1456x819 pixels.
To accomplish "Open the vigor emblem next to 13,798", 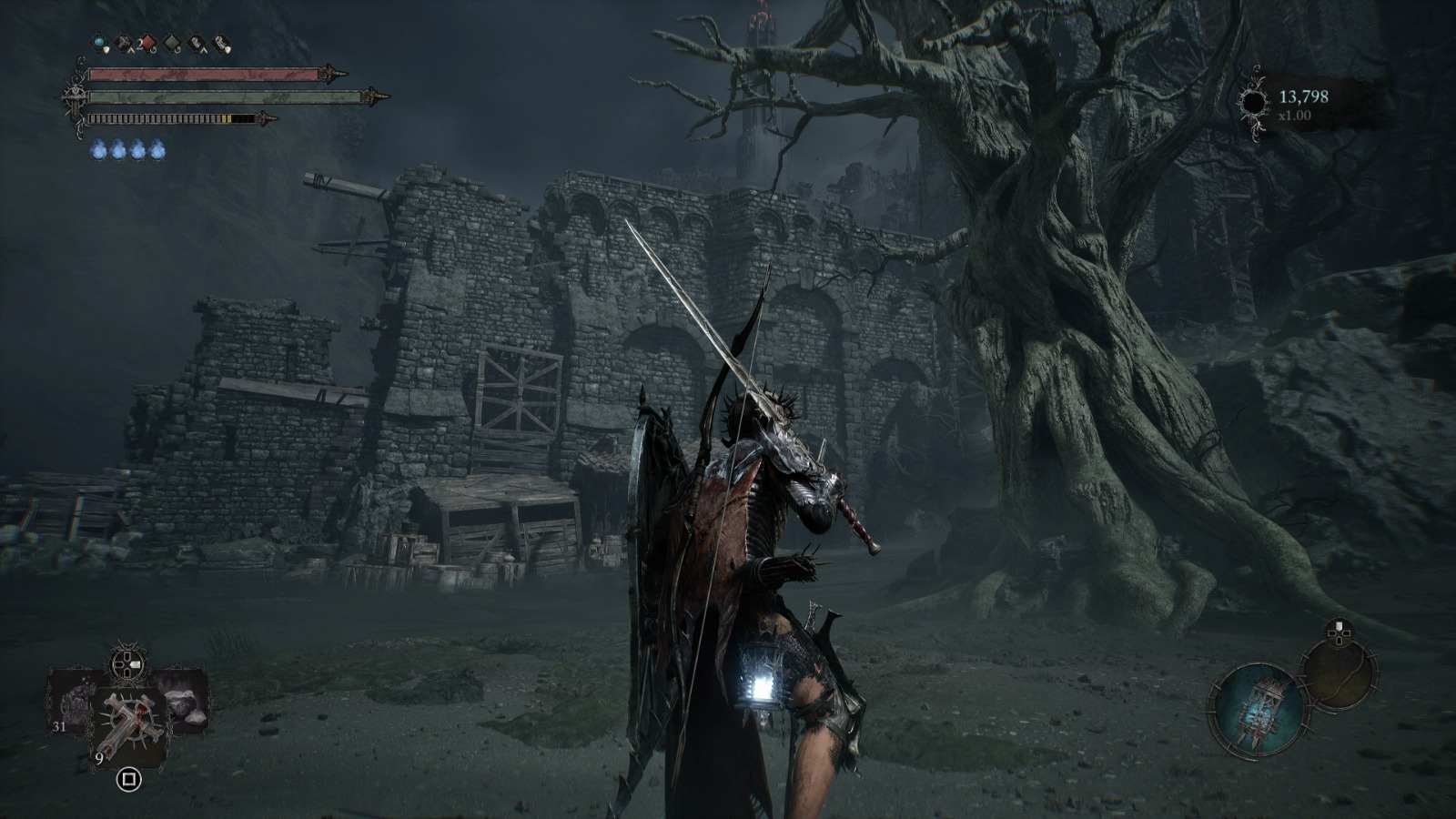I will click(x=1255, y=100).
